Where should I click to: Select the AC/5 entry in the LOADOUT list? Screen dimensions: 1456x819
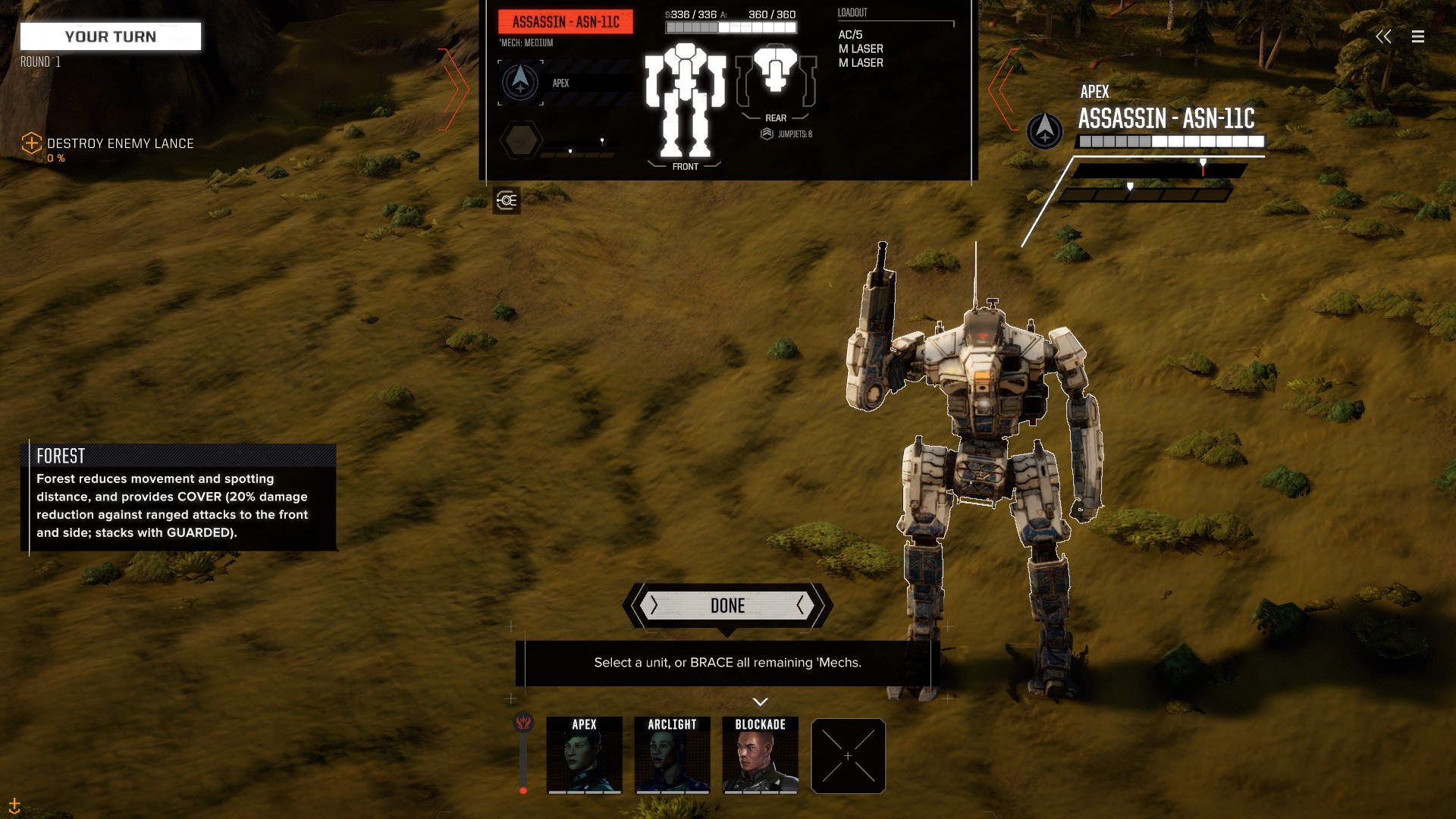(x=849, y=33)
